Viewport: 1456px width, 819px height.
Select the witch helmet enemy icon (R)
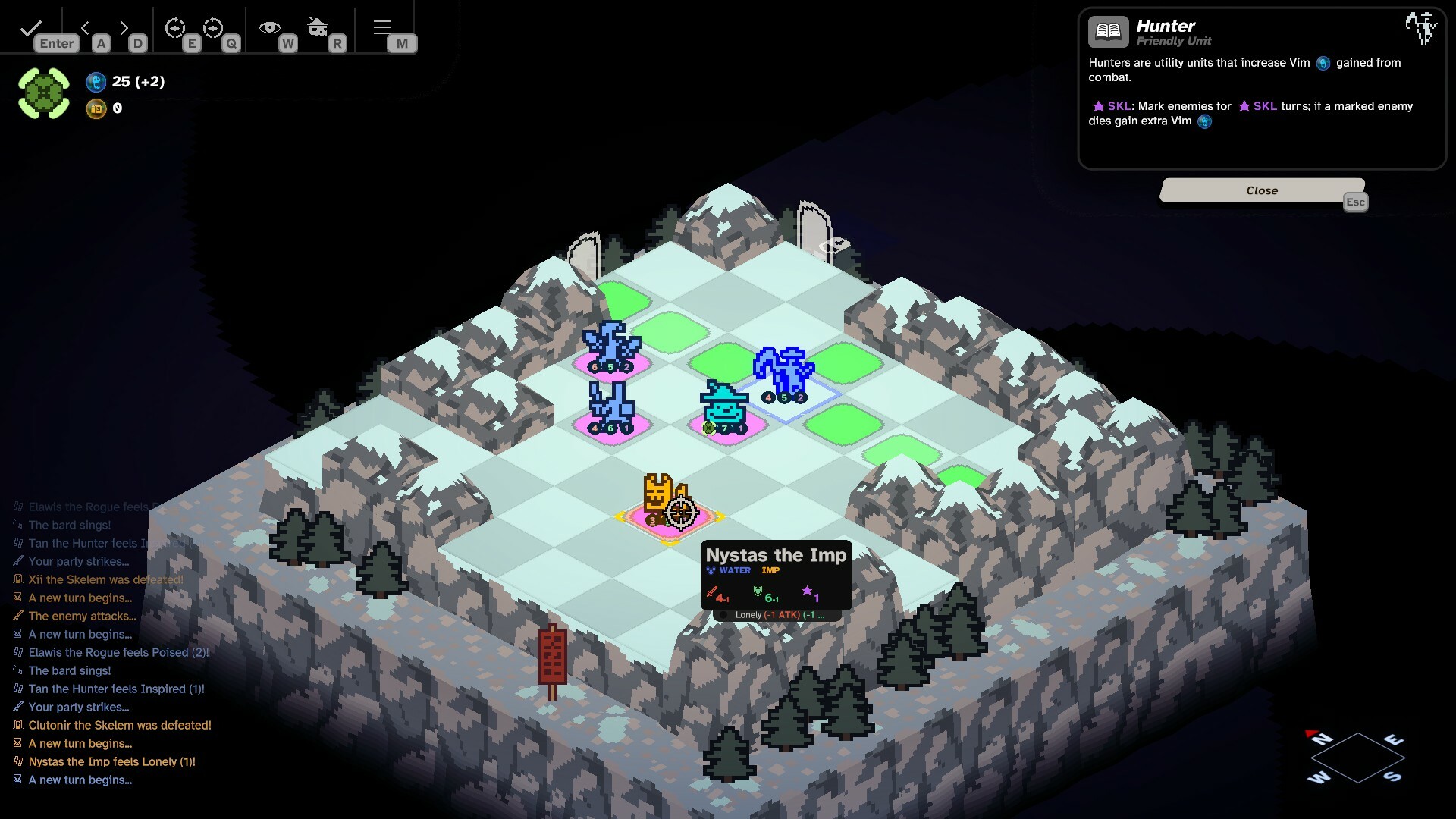coord(318,27)
